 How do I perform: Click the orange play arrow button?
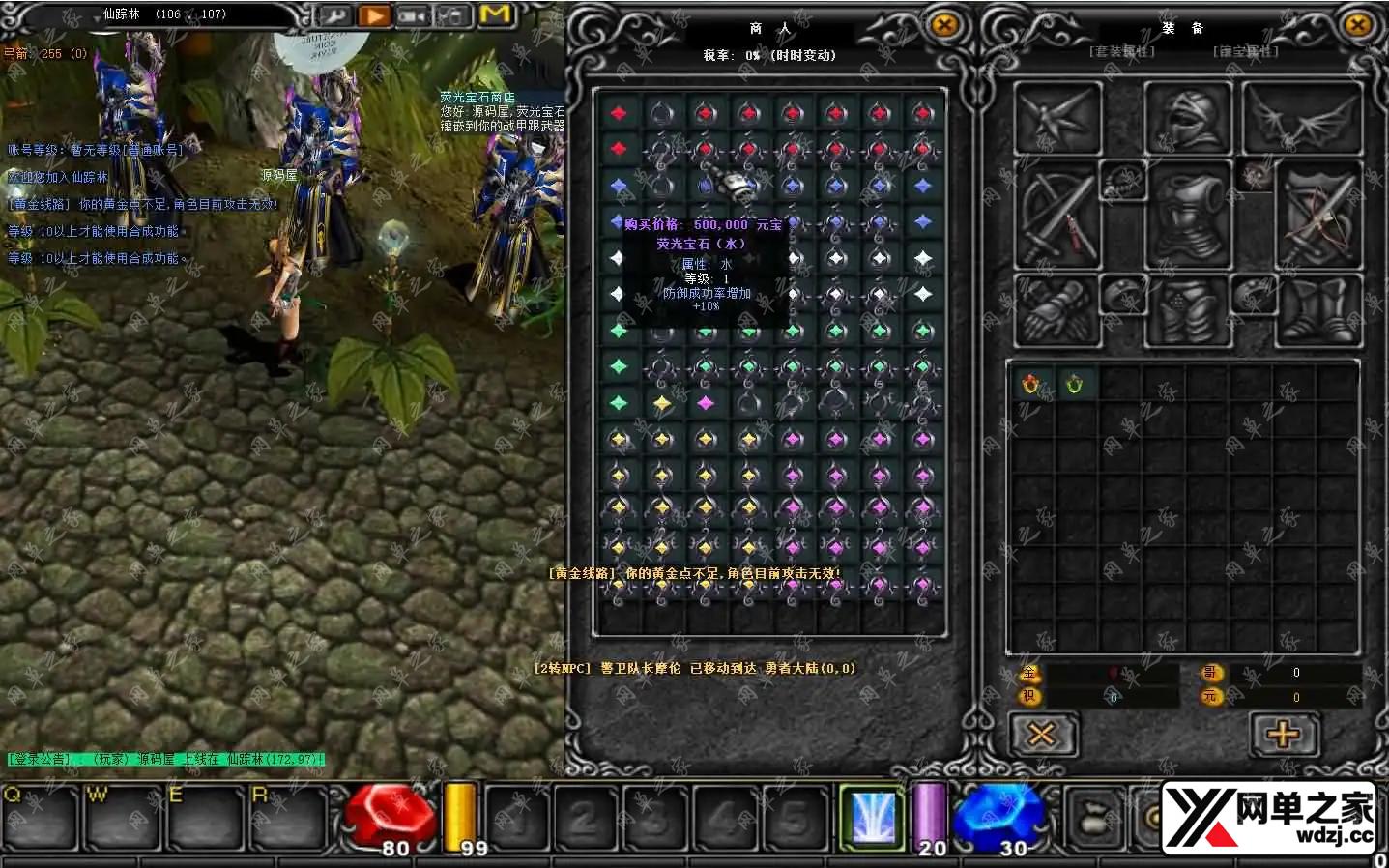[374, 15]
